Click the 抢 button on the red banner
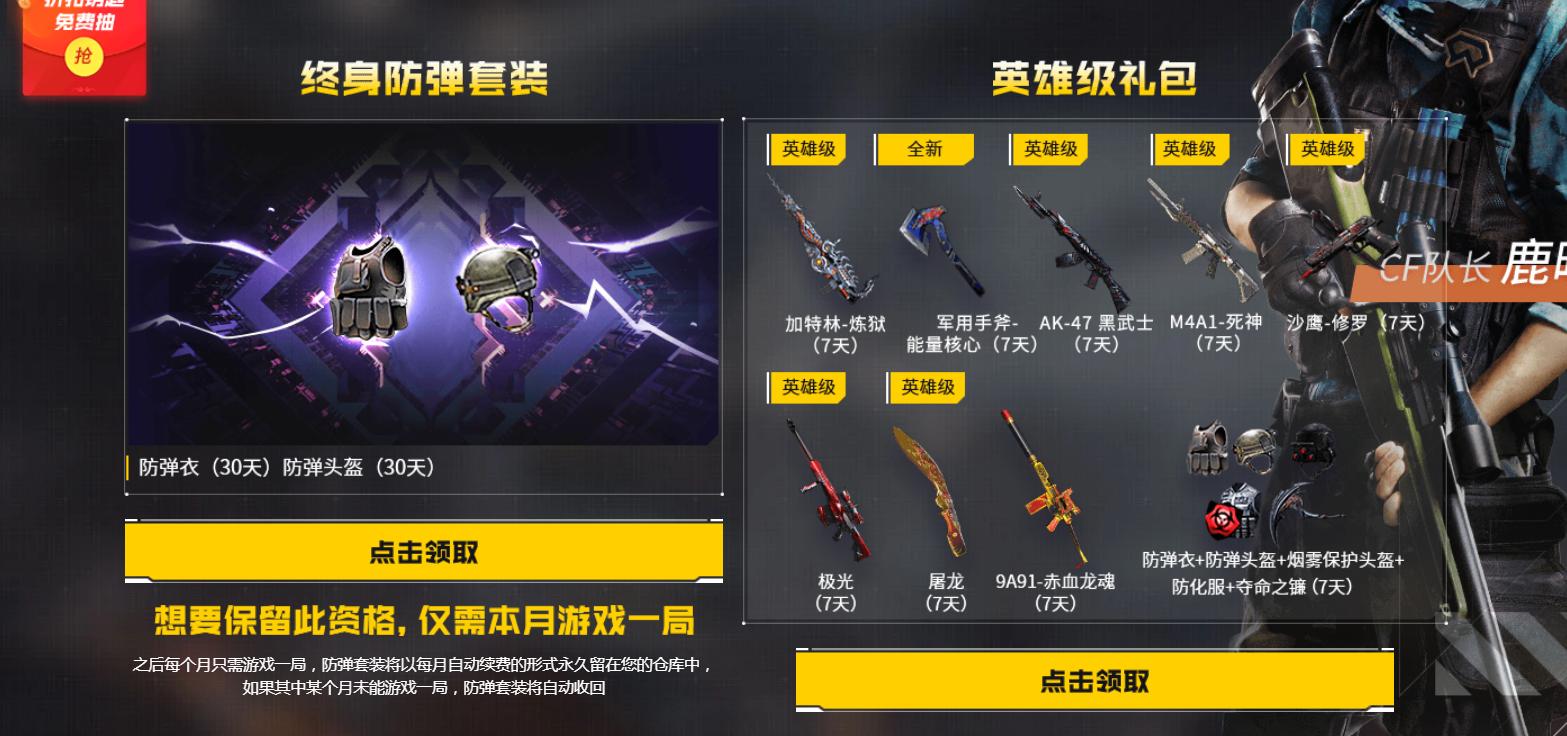The image size is (1567, 736). pyautogui.click(x=85, y=57)
